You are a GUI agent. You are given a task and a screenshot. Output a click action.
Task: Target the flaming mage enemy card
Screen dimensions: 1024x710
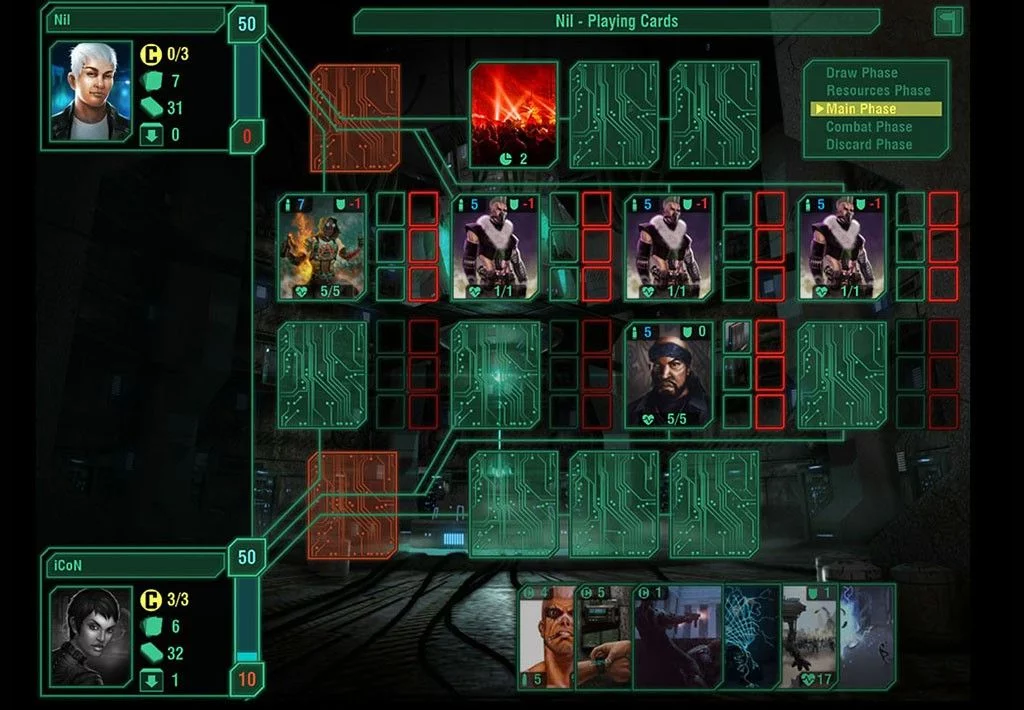point(322,248)
